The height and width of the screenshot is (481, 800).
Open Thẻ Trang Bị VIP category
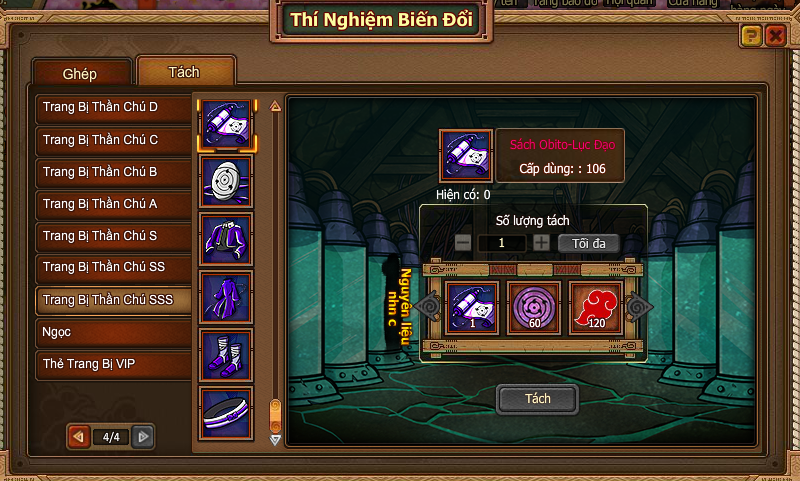tap(113, 364)
